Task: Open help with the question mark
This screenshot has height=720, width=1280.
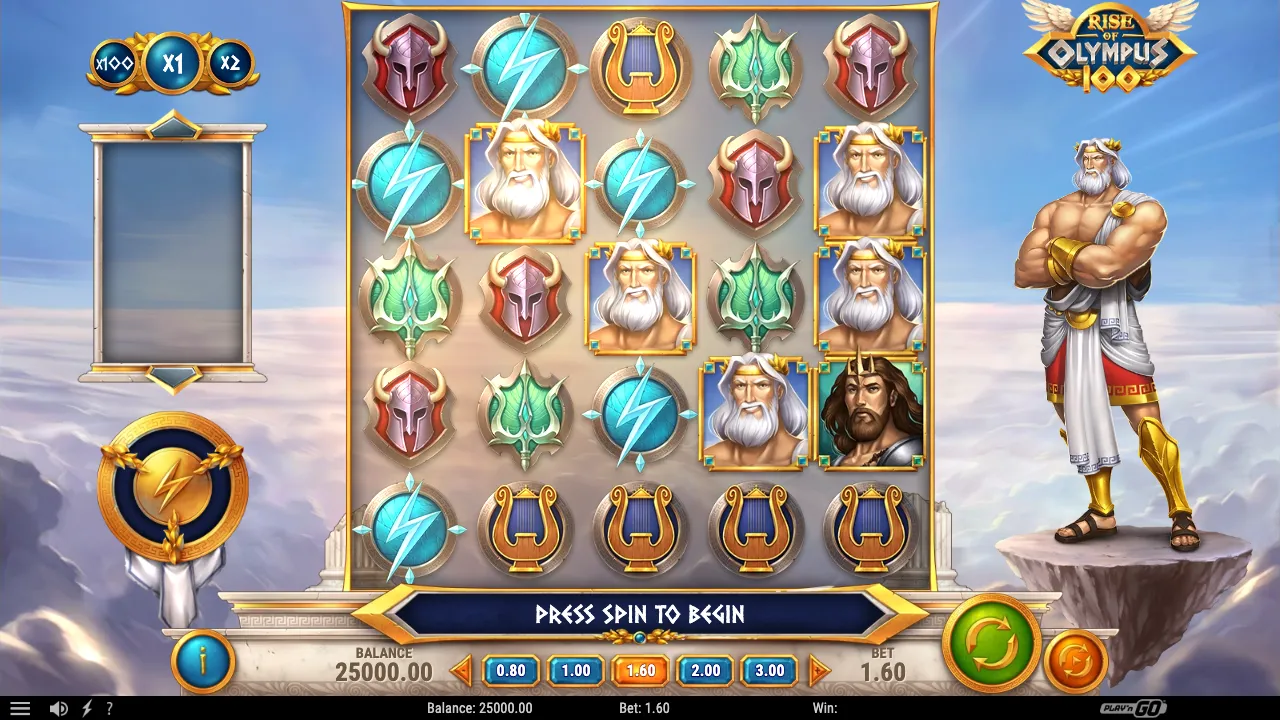Action: pyautogui.click(x=109, y=708)
